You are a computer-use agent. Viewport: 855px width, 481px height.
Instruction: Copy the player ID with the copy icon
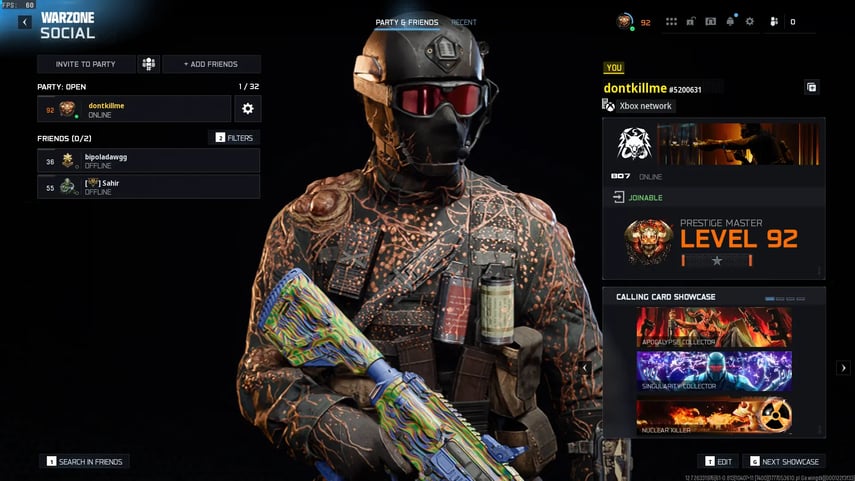pos(812,88)
